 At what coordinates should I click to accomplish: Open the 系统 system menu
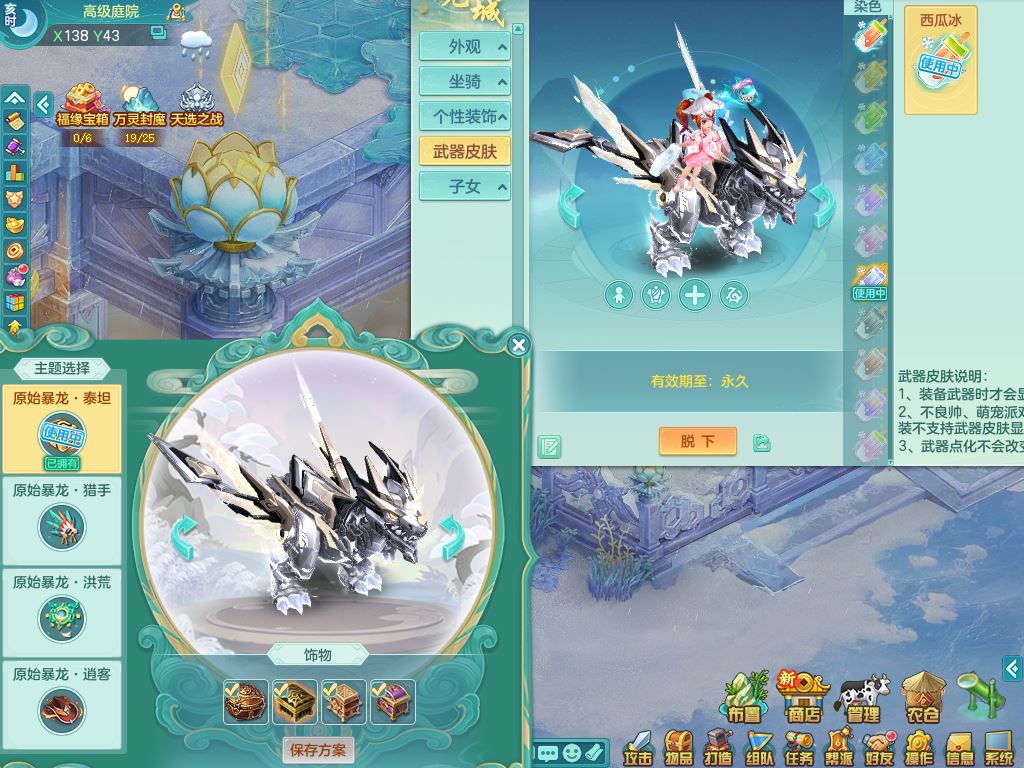click(x=999, y=747)
